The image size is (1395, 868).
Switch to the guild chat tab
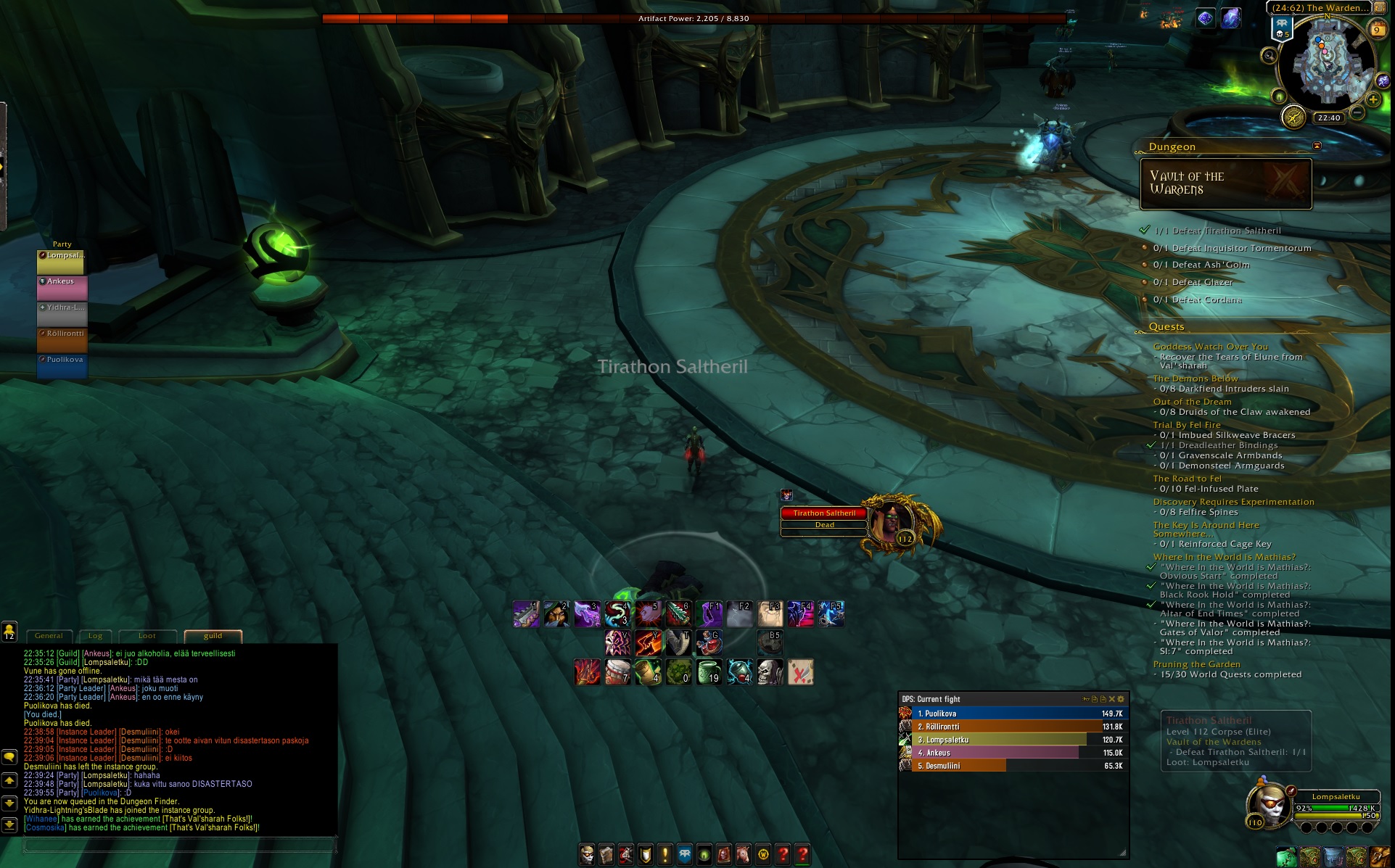(213, 636)
